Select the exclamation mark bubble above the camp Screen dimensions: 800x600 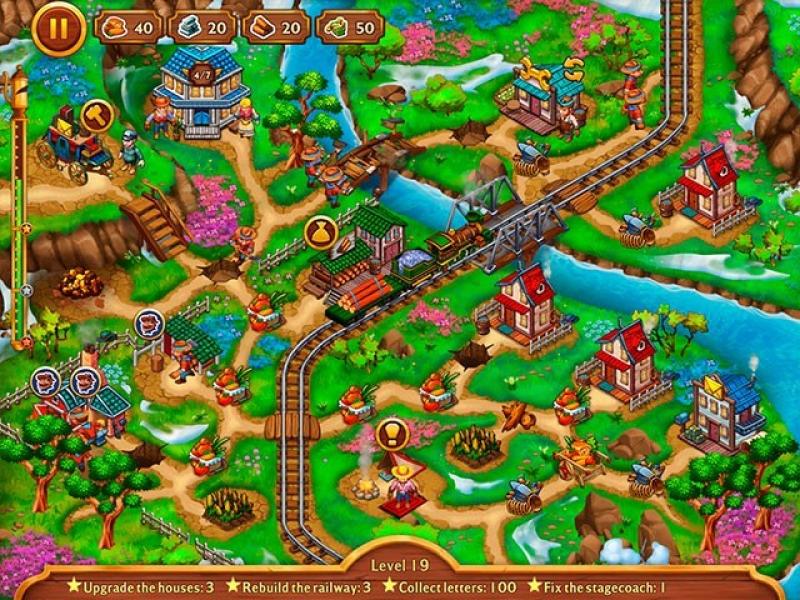pos(391,435)
